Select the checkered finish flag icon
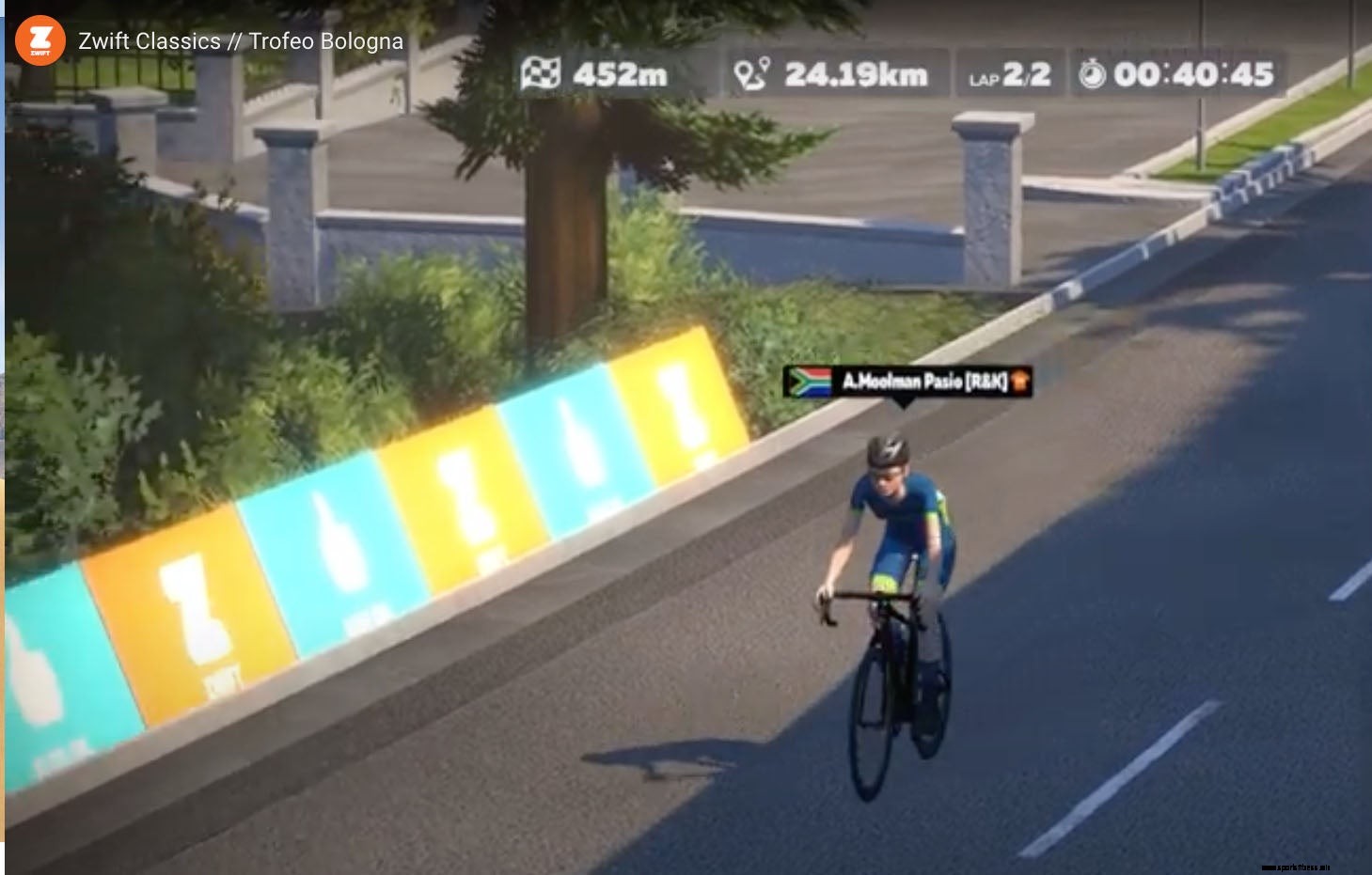 point(544,72)
